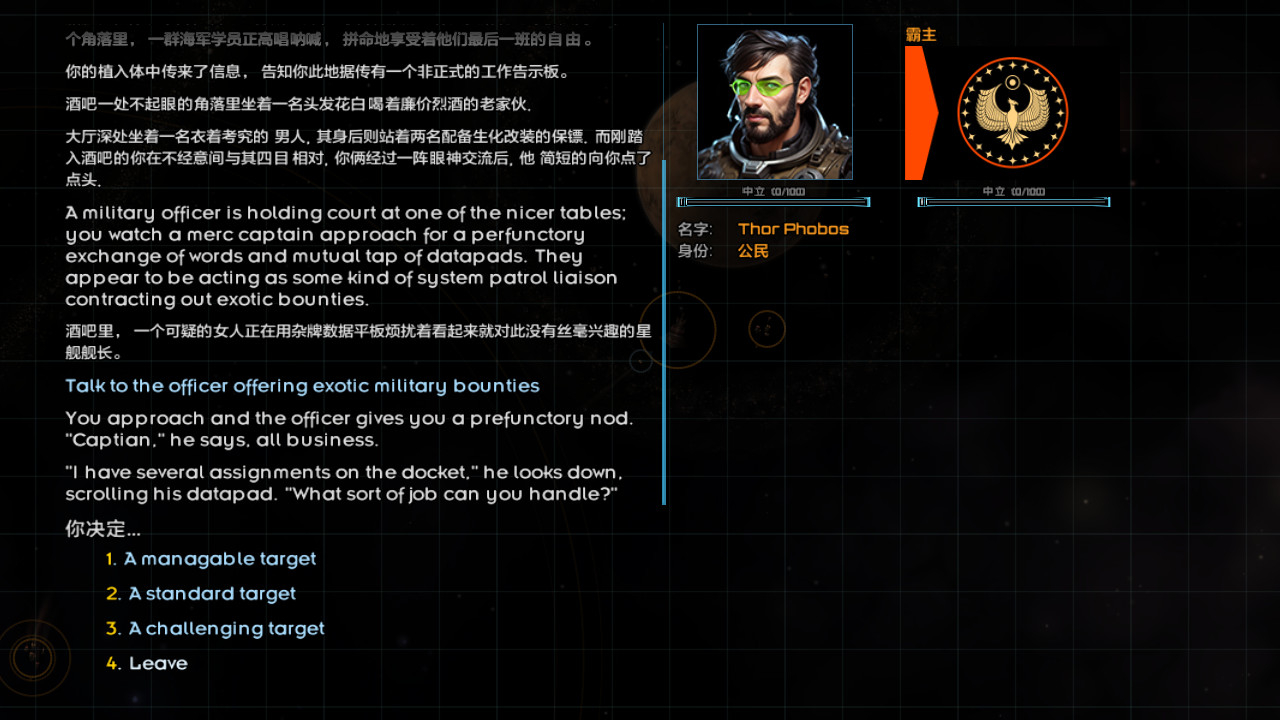
Task: Click the 霸主 faction label above the emblem
Action: click(921, 34)
